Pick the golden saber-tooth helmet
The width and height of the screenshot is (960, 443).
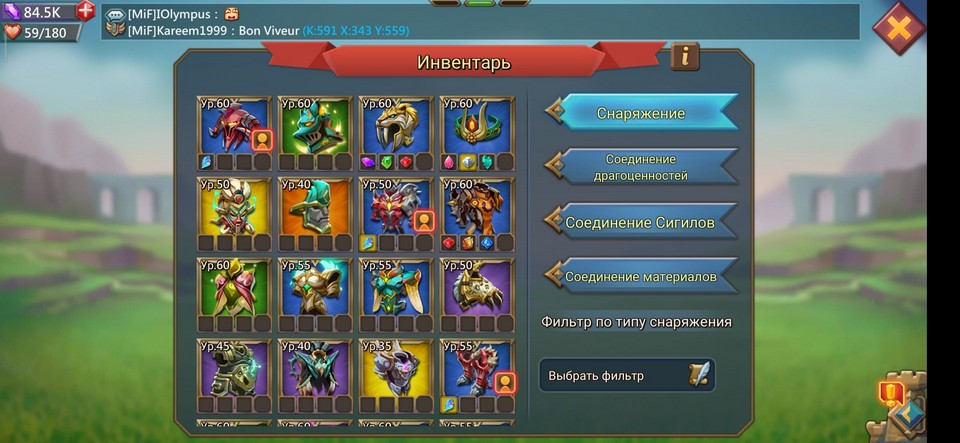(396, 126)
